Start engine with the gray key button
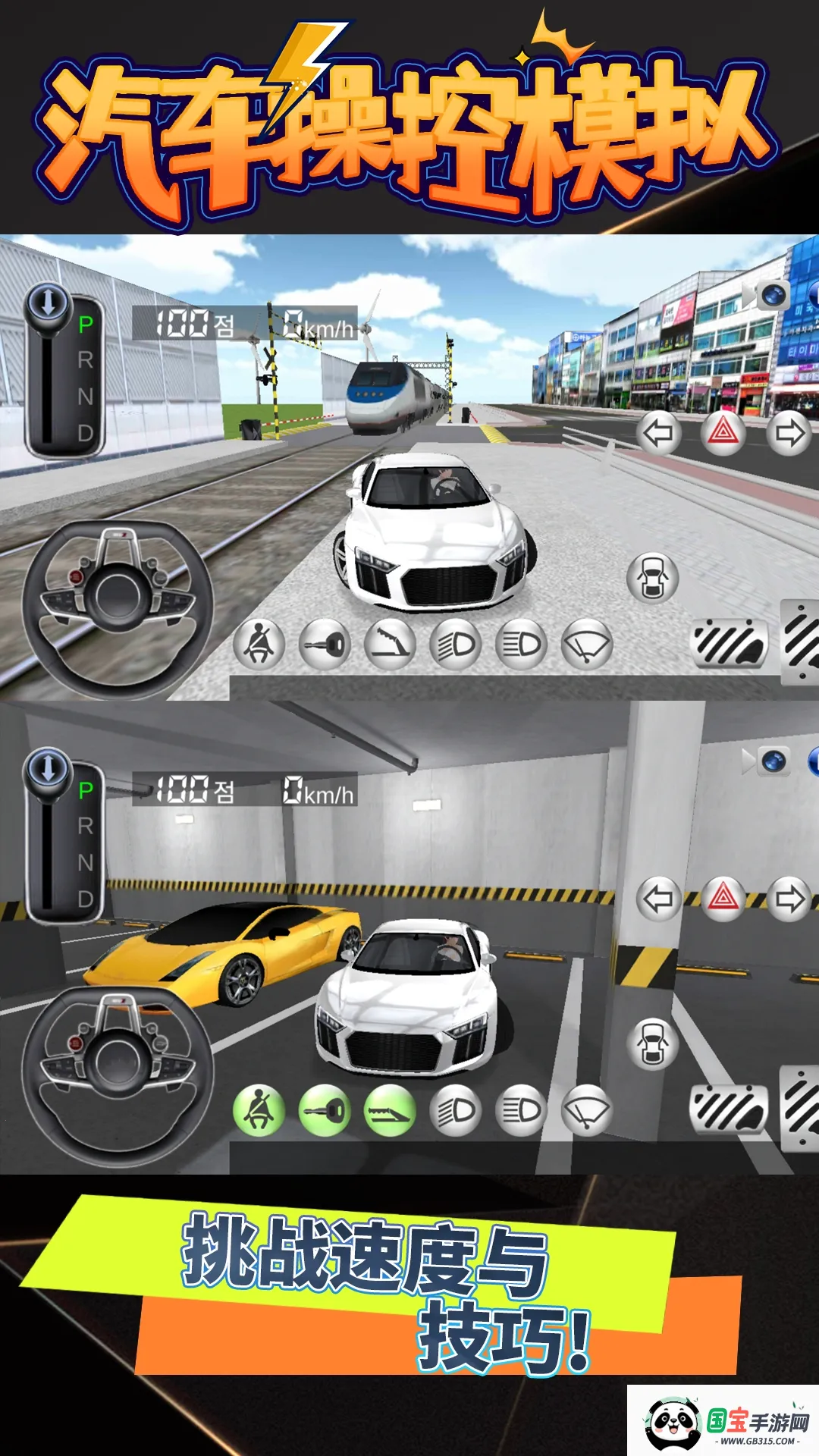The image size is (819, 1456). 325,645
